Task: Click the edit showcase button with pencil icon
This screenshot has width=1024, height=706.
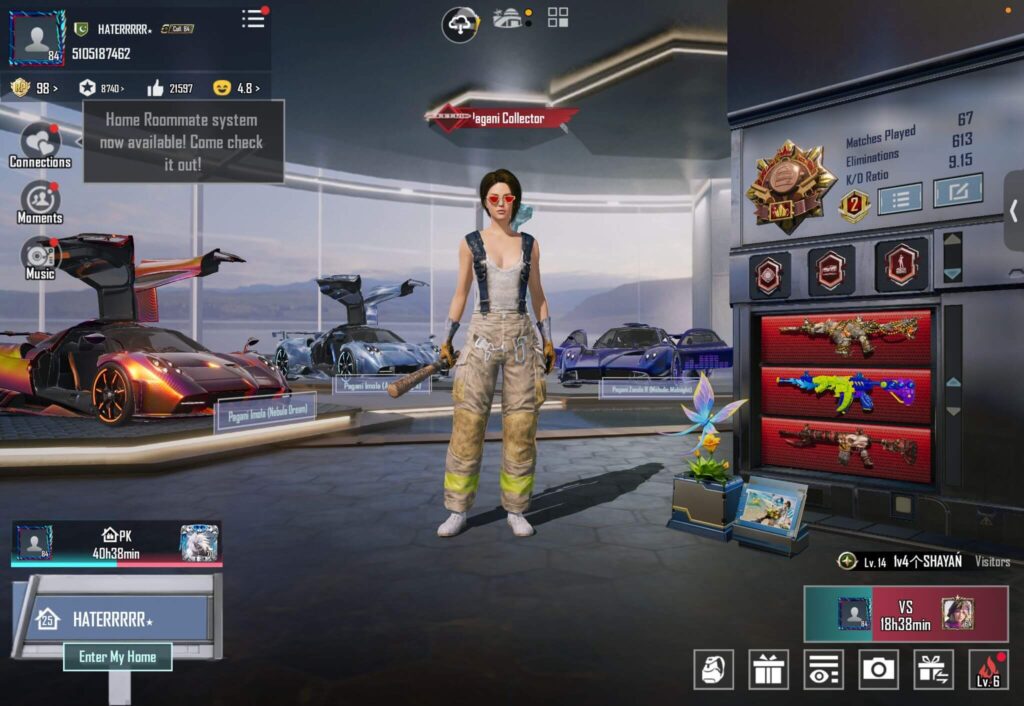Action: point(957,190)
